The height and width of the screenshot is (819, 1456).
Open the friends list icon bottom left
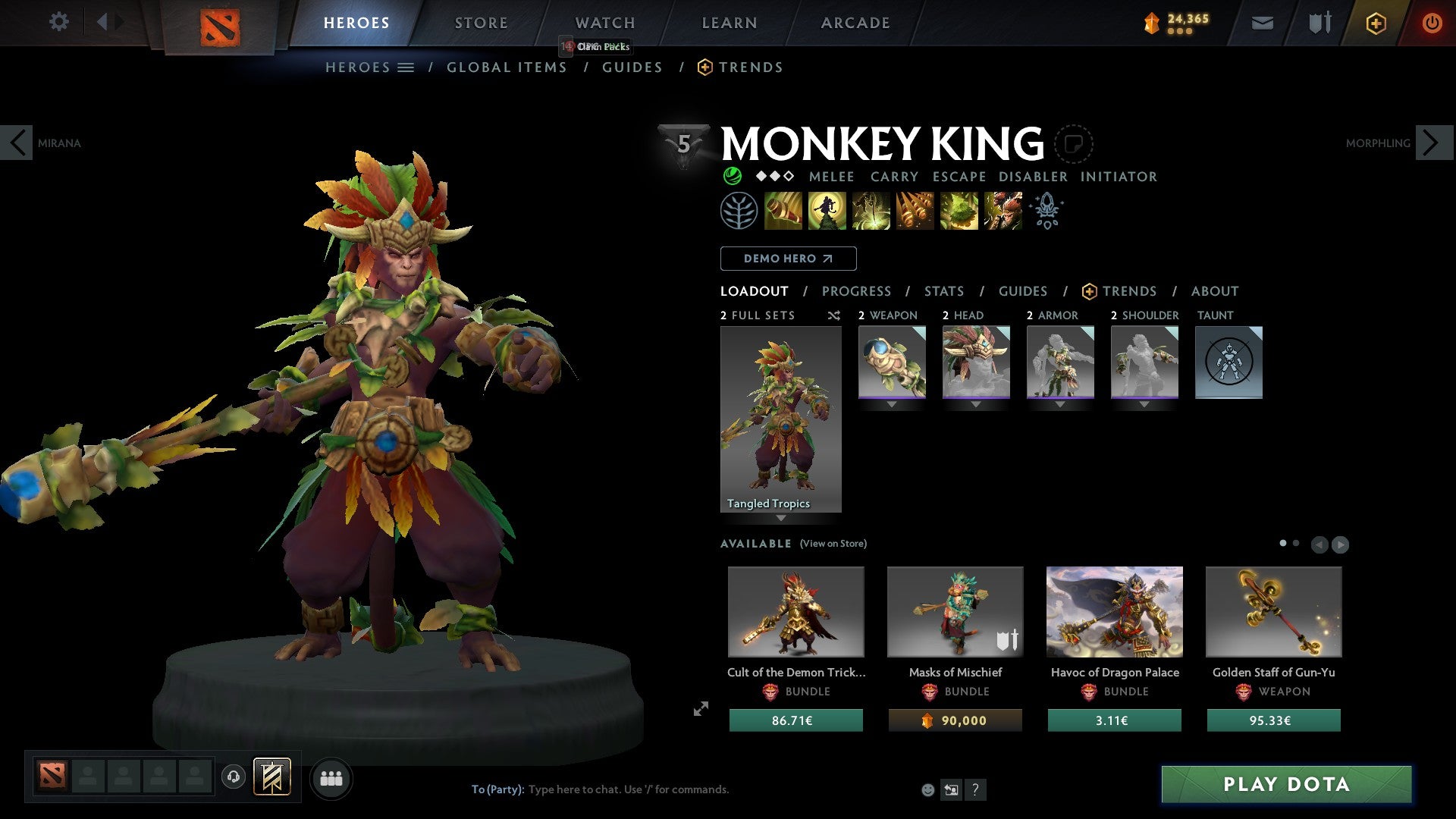(331, 777)
